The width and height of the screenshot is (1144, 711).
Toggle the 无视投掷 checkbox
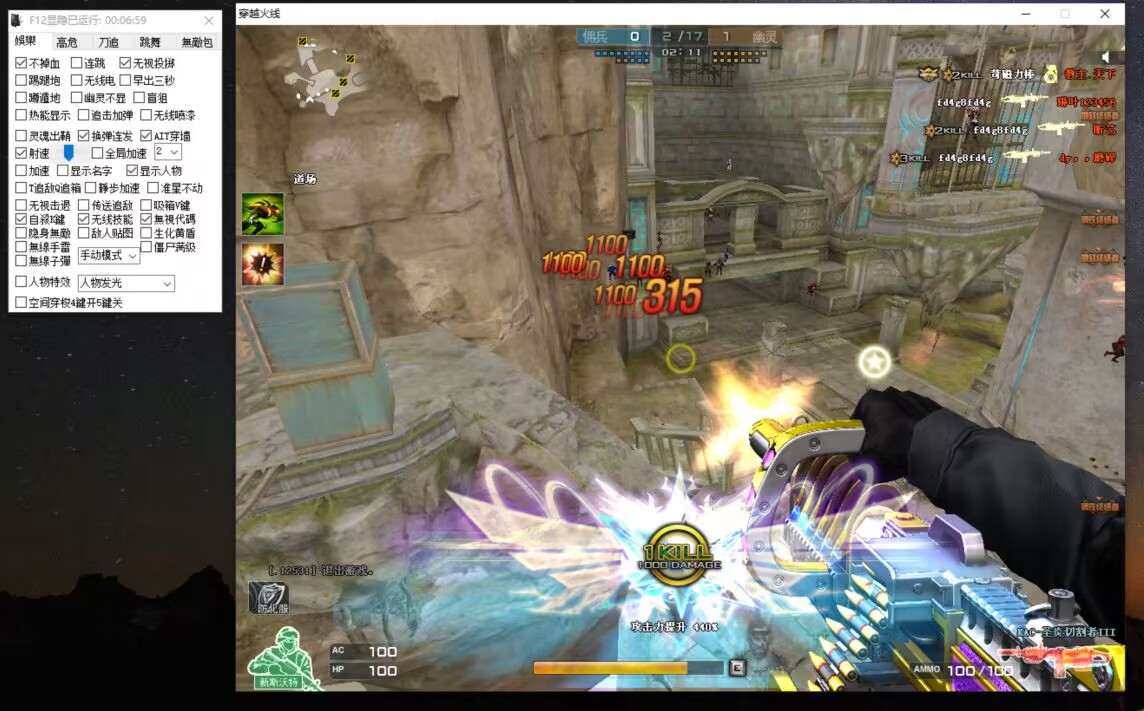click(126, 63)
